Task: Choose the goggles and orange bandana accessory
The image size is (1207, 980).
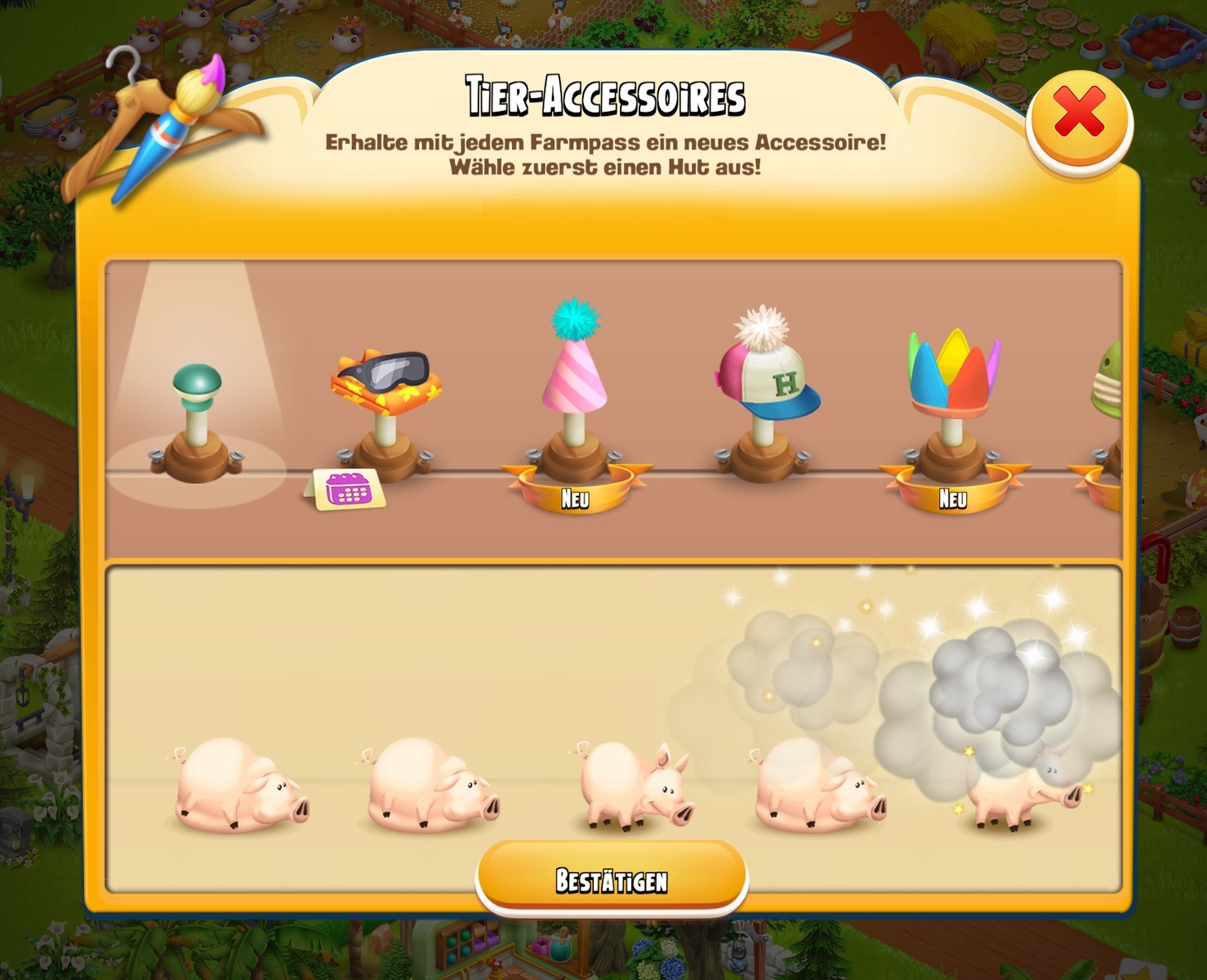Action: pos(385,384)
